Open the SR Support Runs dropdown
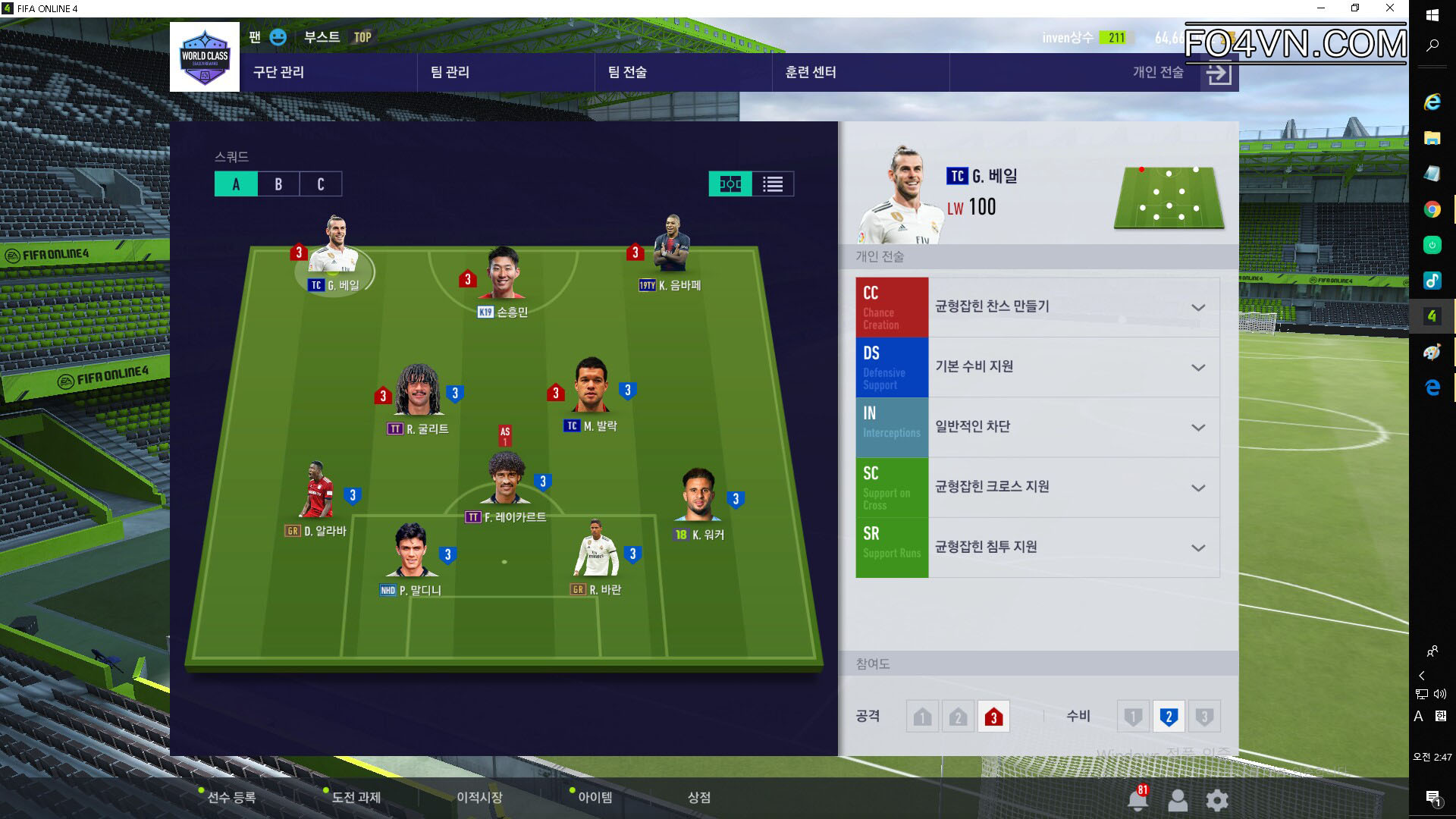 coord(1197,548)
